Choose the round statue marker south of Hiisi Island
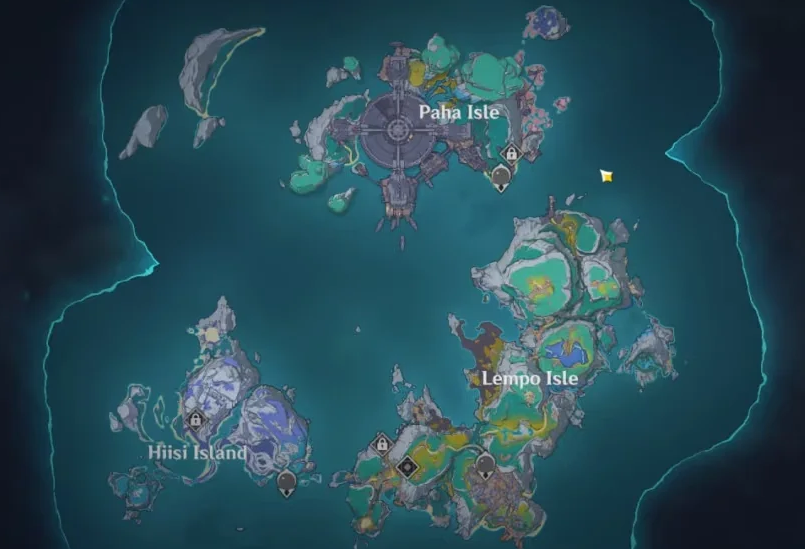The image size is (805, 549). 287,483
